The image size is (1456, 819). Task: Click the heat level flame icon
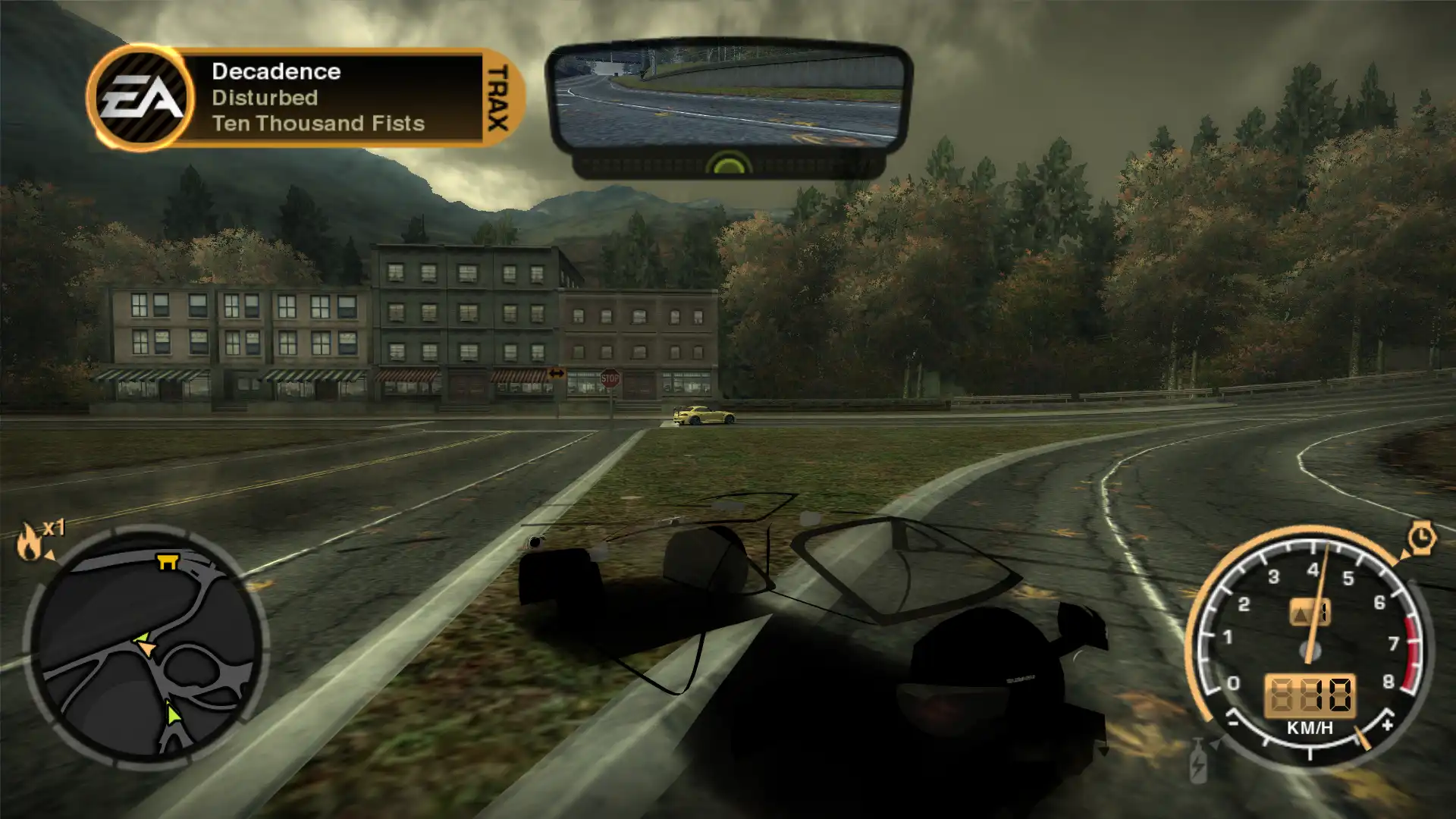(x=30, y=541)
